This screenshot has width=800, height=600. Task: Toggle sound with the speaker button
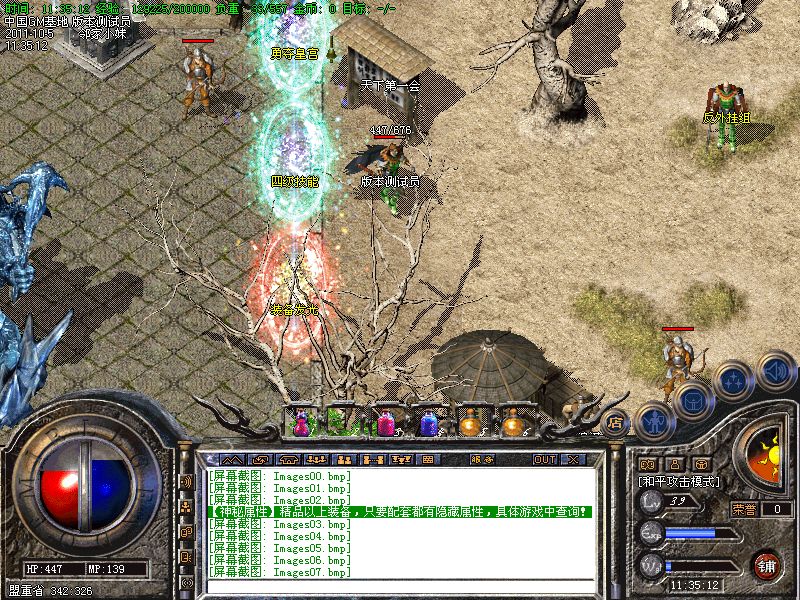click(x=775, y=371)
